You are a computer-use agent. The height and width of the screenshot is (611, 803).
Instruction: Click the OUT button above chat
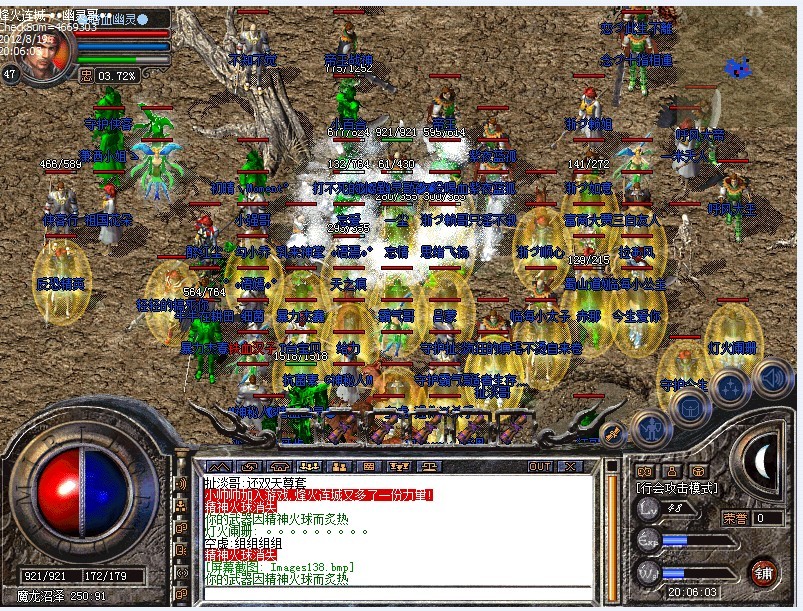tap(540, 466)
